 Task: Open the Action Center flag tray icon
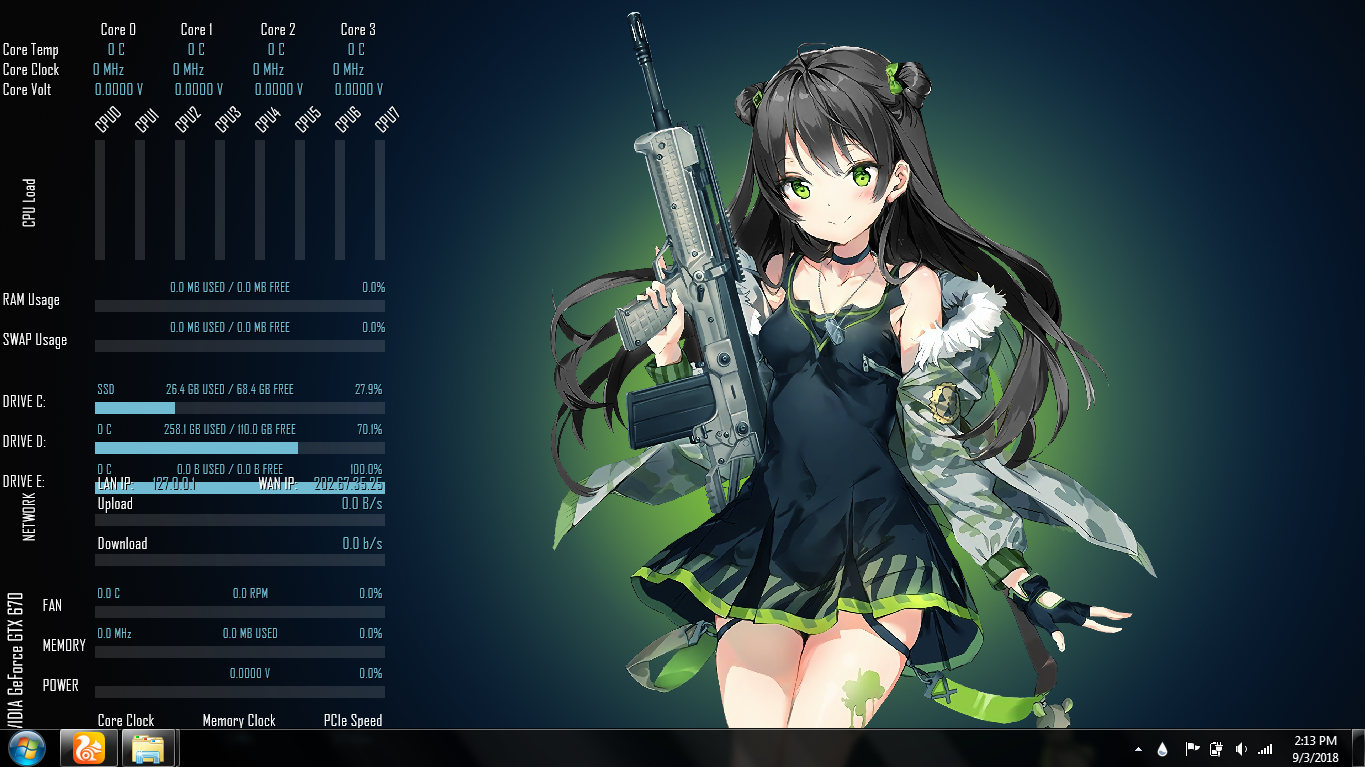(x=1192, y=748)
